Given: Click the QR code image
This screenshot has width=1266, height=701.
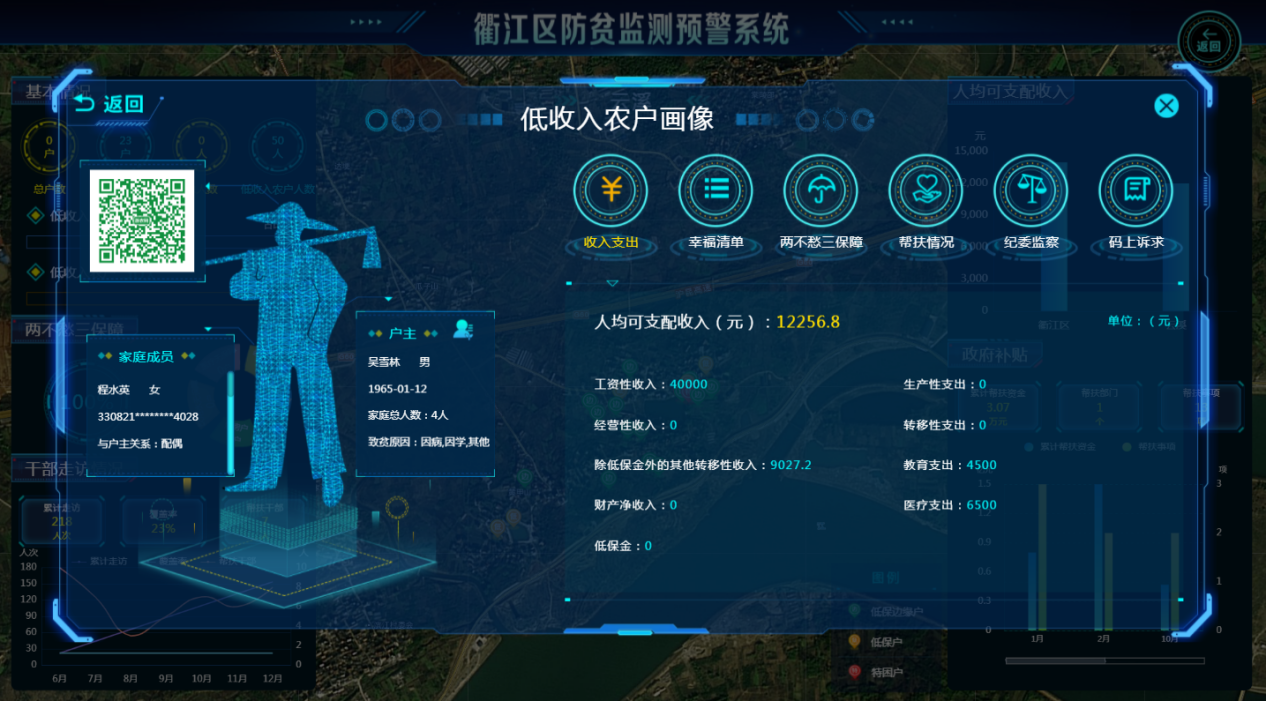Looking at the screenshot, I should (141, 220).
